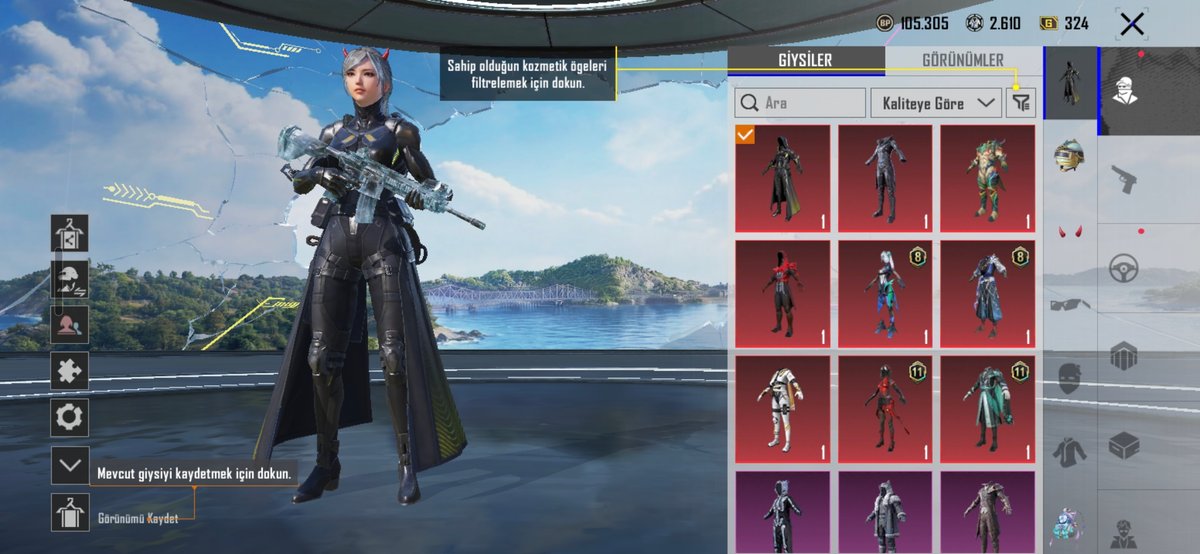Choose the white suit outfit thumbnail

point(783,409)
